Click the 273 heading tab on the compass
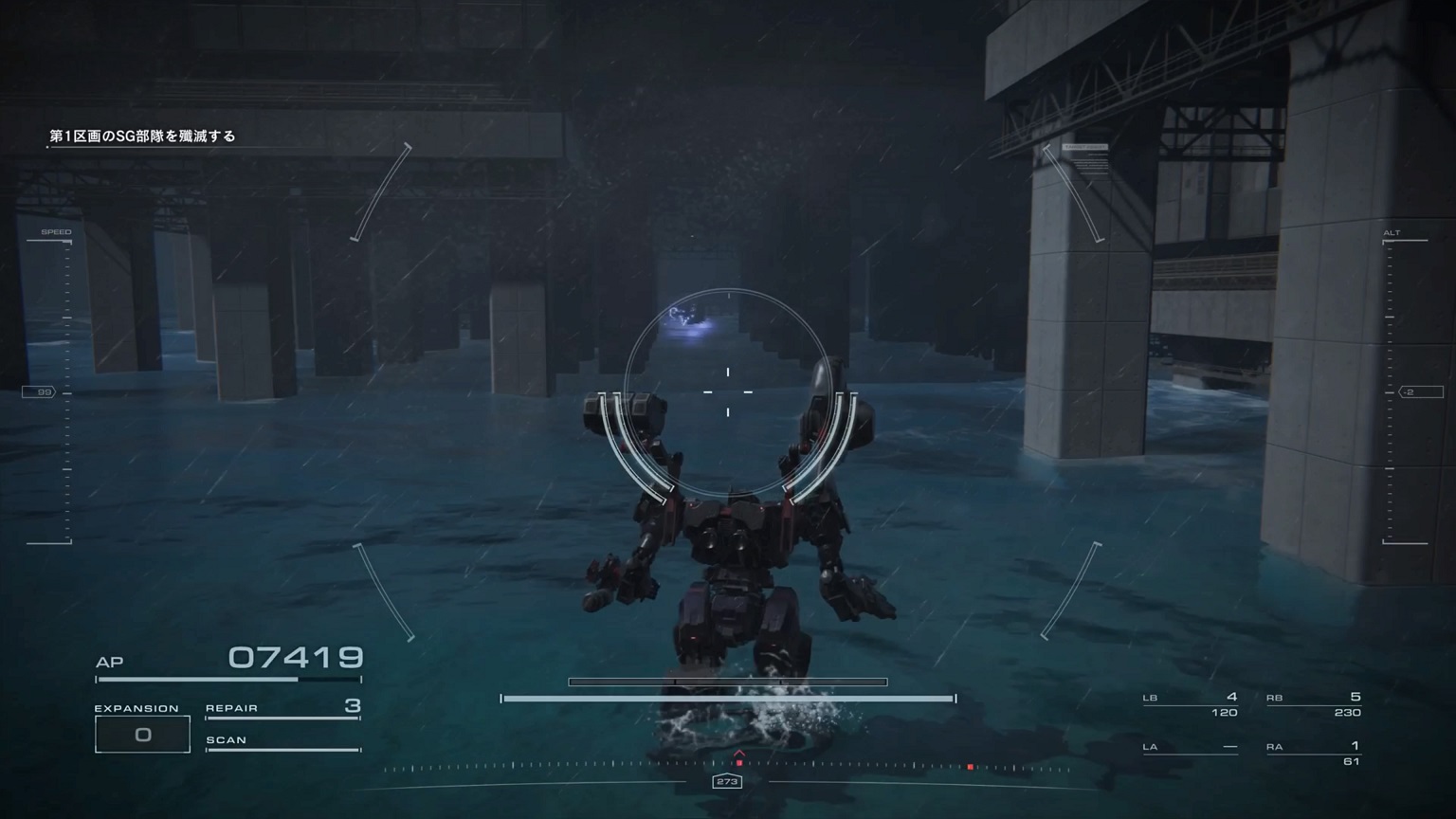The image size is (1456, 819). point(728,781)
